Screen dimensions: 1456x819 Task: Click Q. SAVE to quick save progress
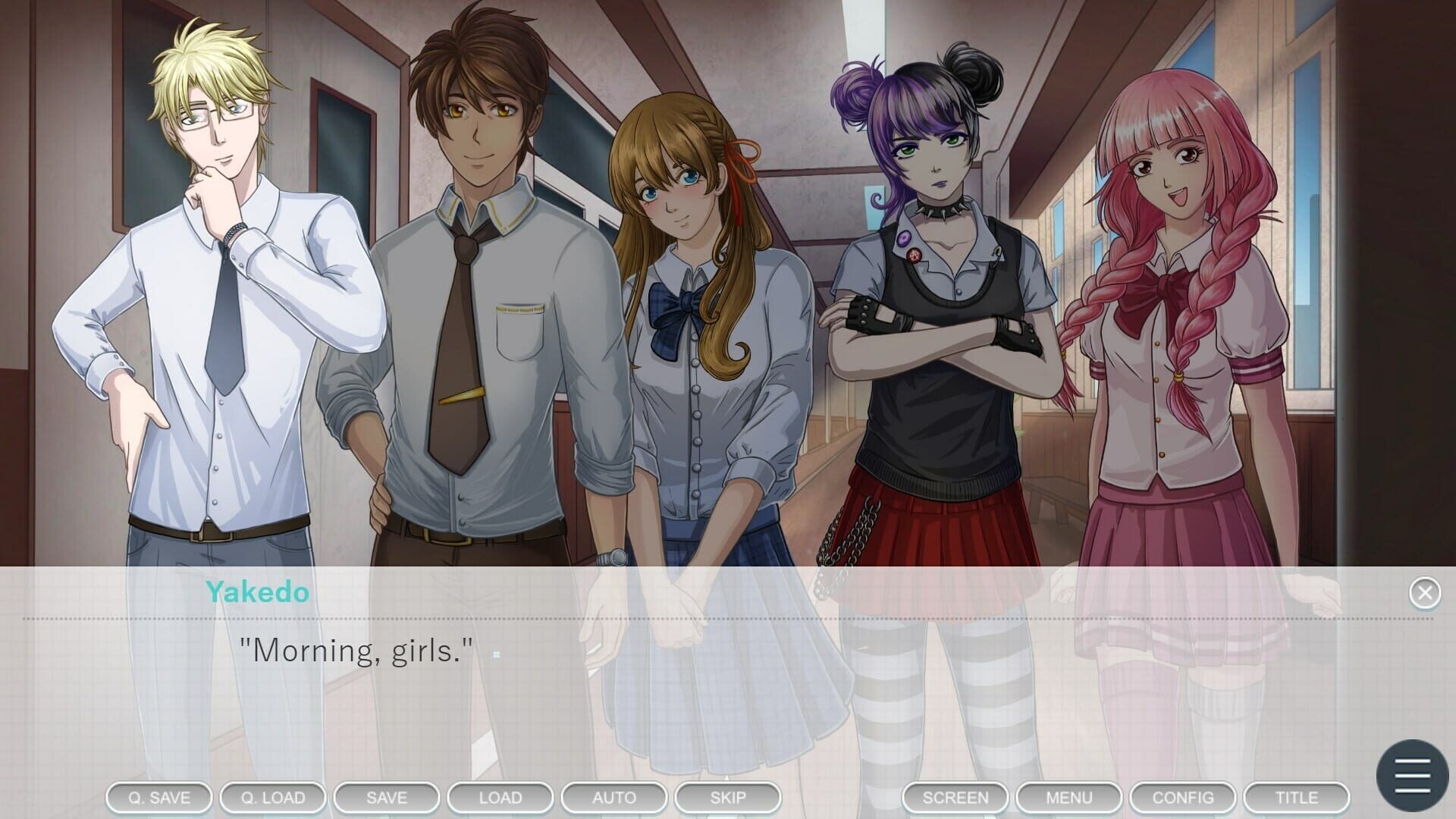158,797
